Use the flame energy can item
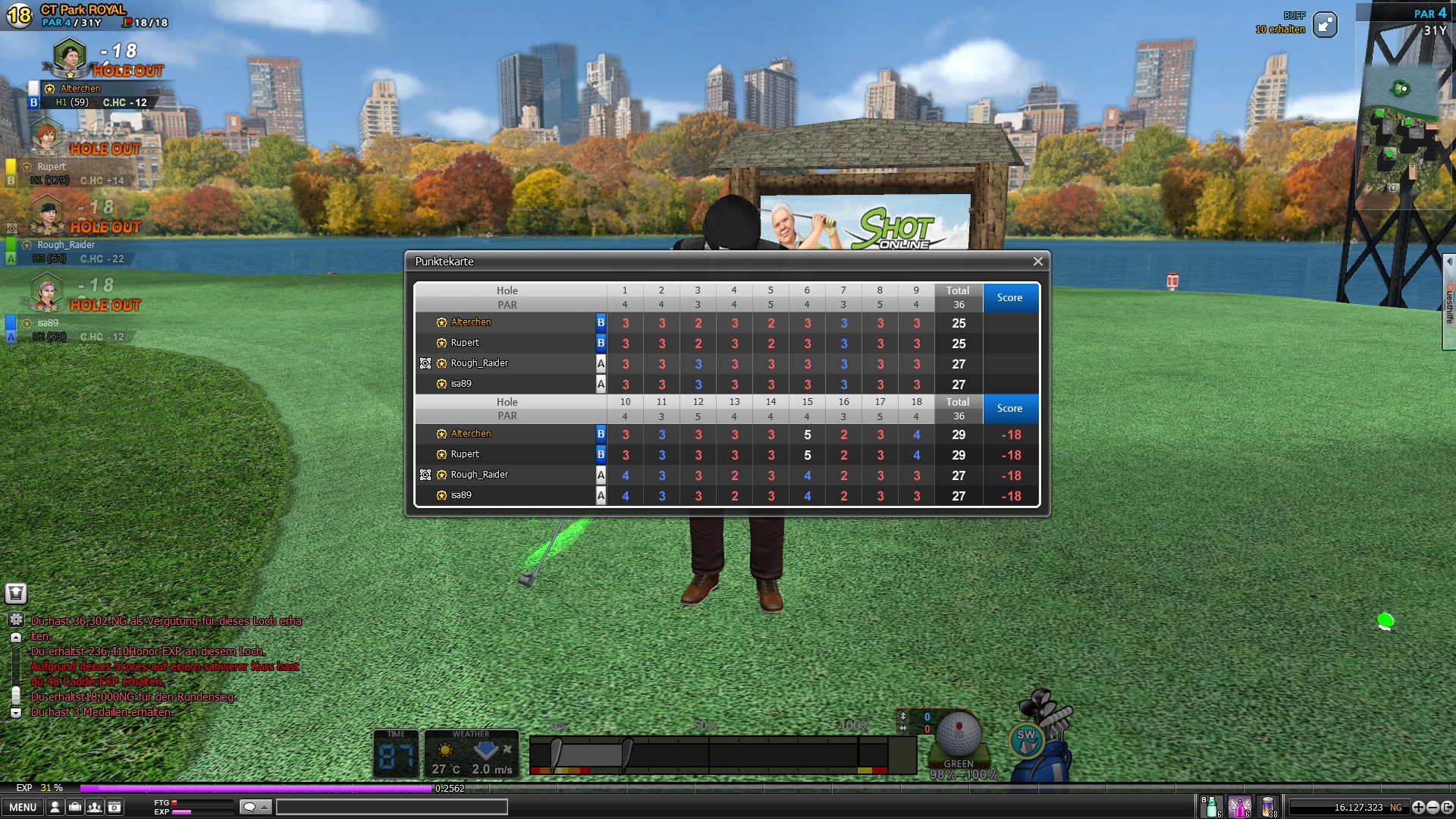 [1268, 808]
